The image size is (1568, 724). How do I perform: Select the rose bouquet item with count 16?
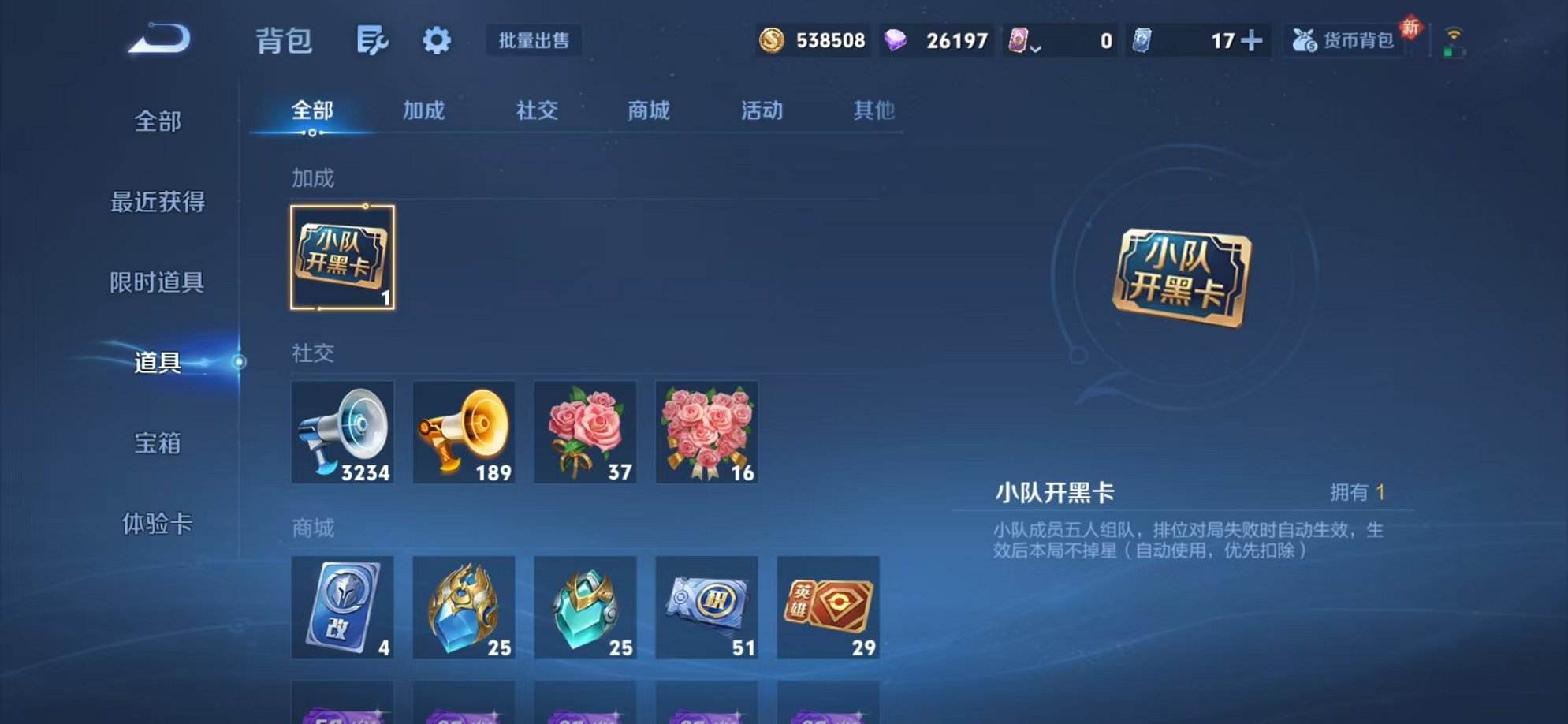click(707, 432)
